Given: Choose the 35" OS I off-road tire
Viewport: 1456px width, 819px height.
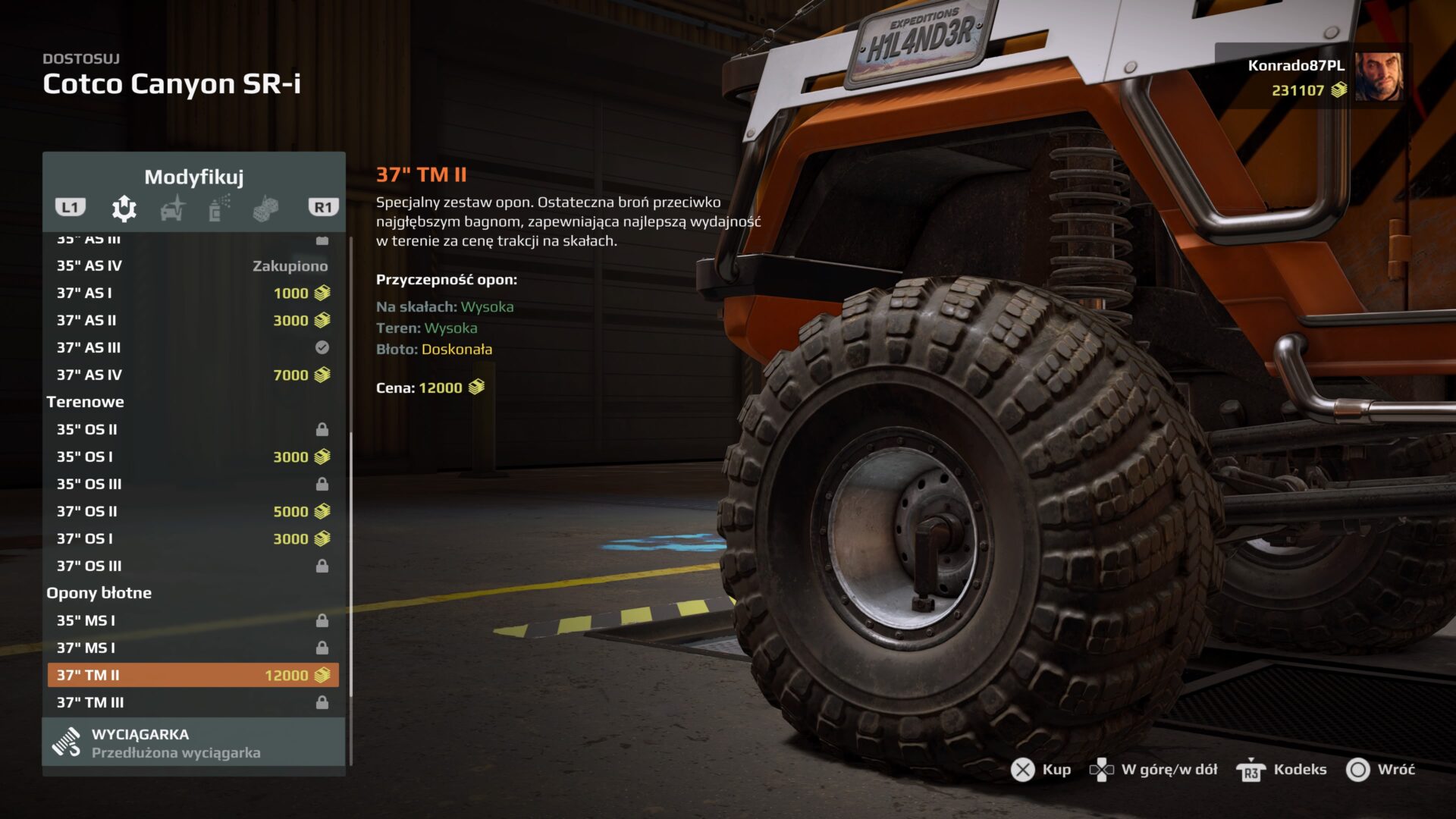Looking at the screenshot, I should [193, 457].
